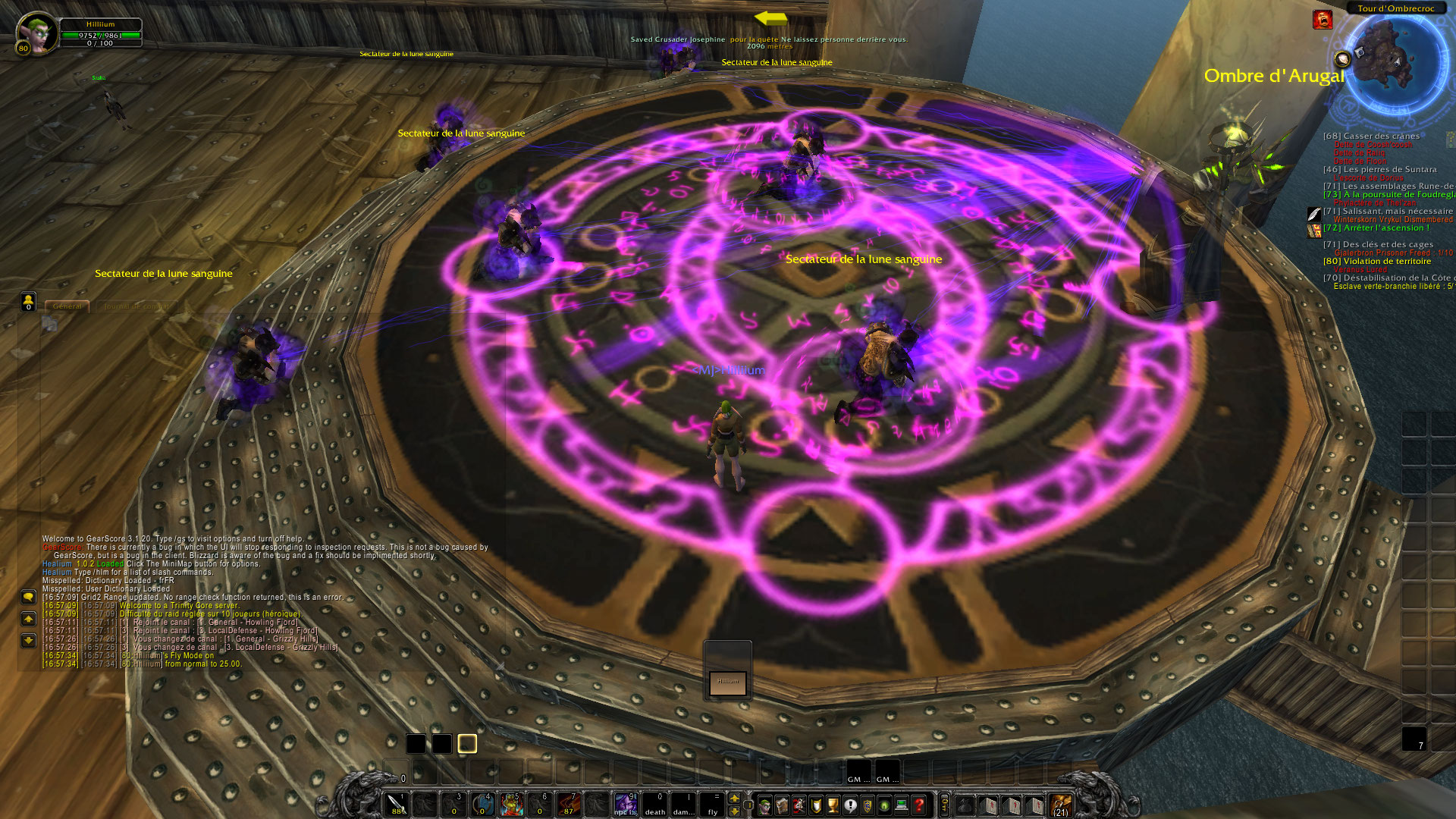1456x819 pixels.
Task: Open the red question mark help icon
Action: 918,805
